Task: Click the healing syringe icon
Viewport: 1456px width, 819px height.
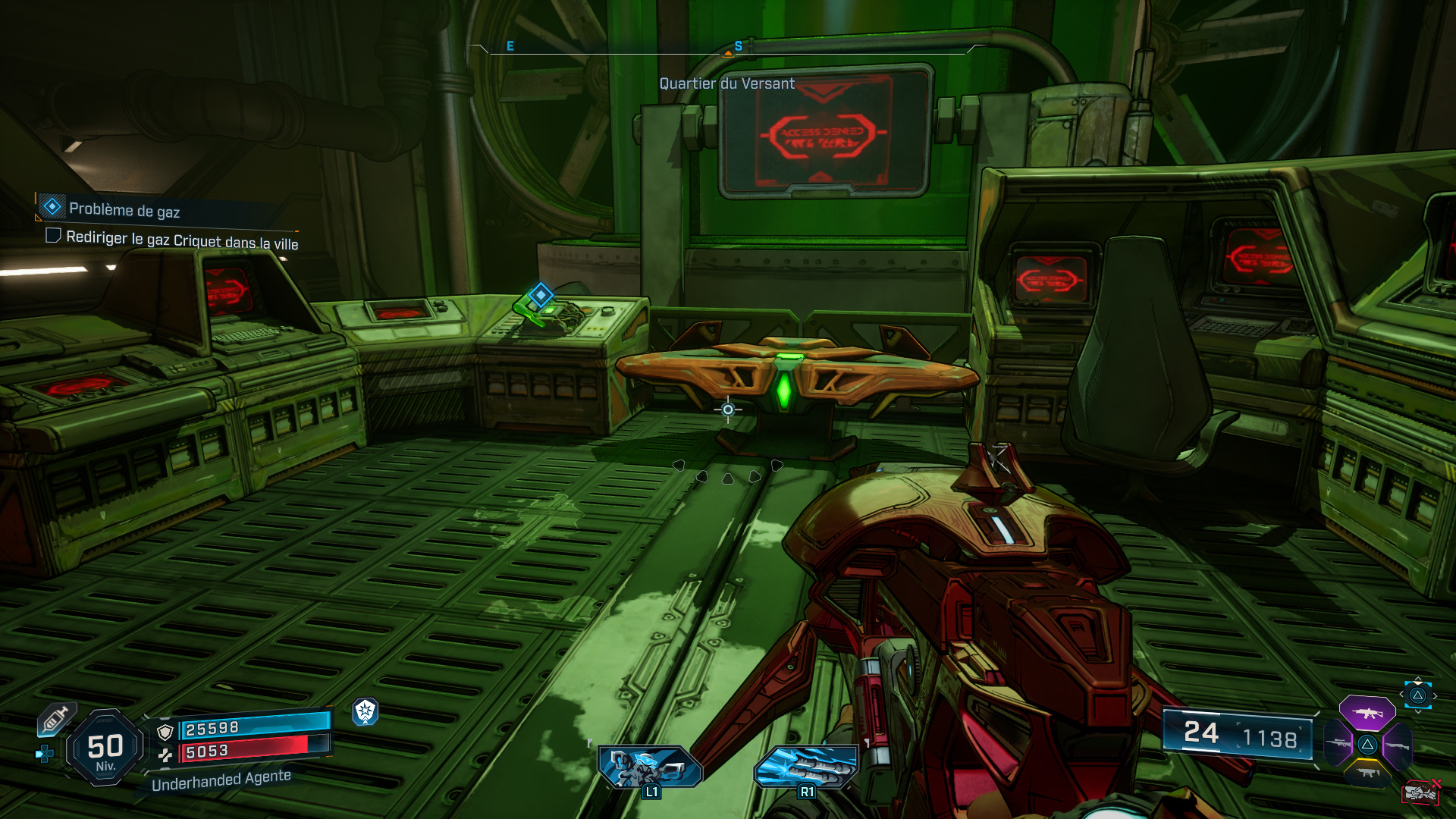Action: click(x=55, y=720)
